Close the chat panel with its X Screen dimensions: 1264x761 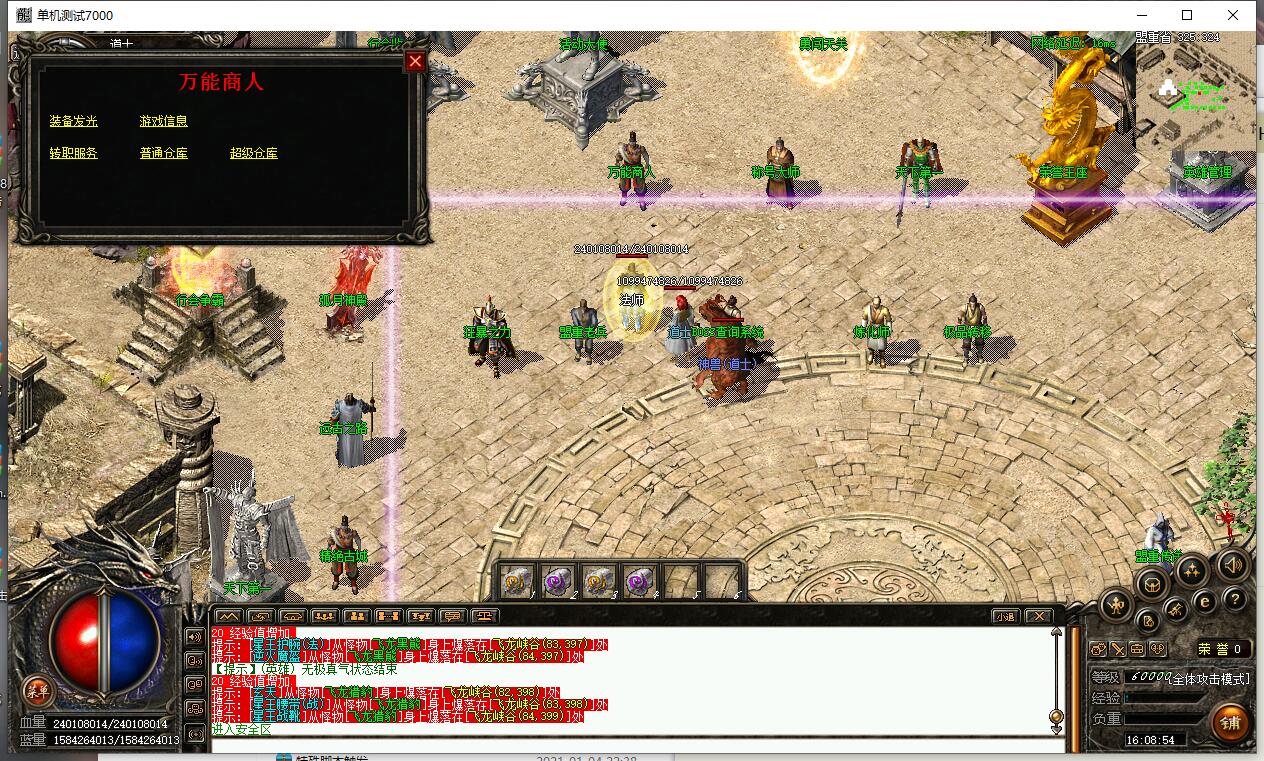click(1039, 616)
